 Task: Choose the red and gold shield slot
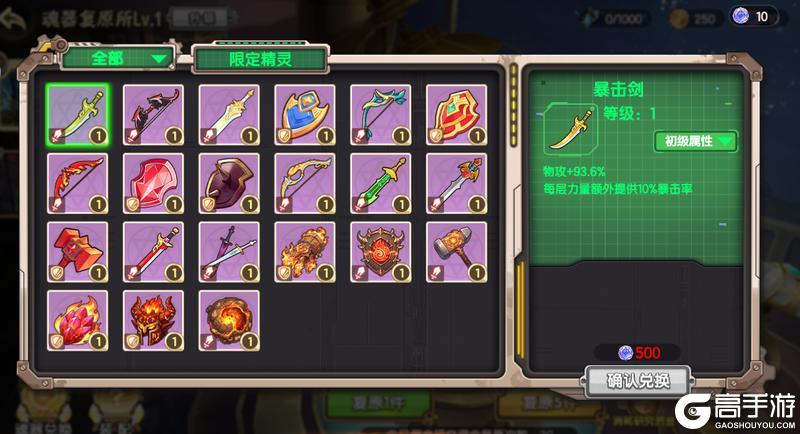coord(456,115)
